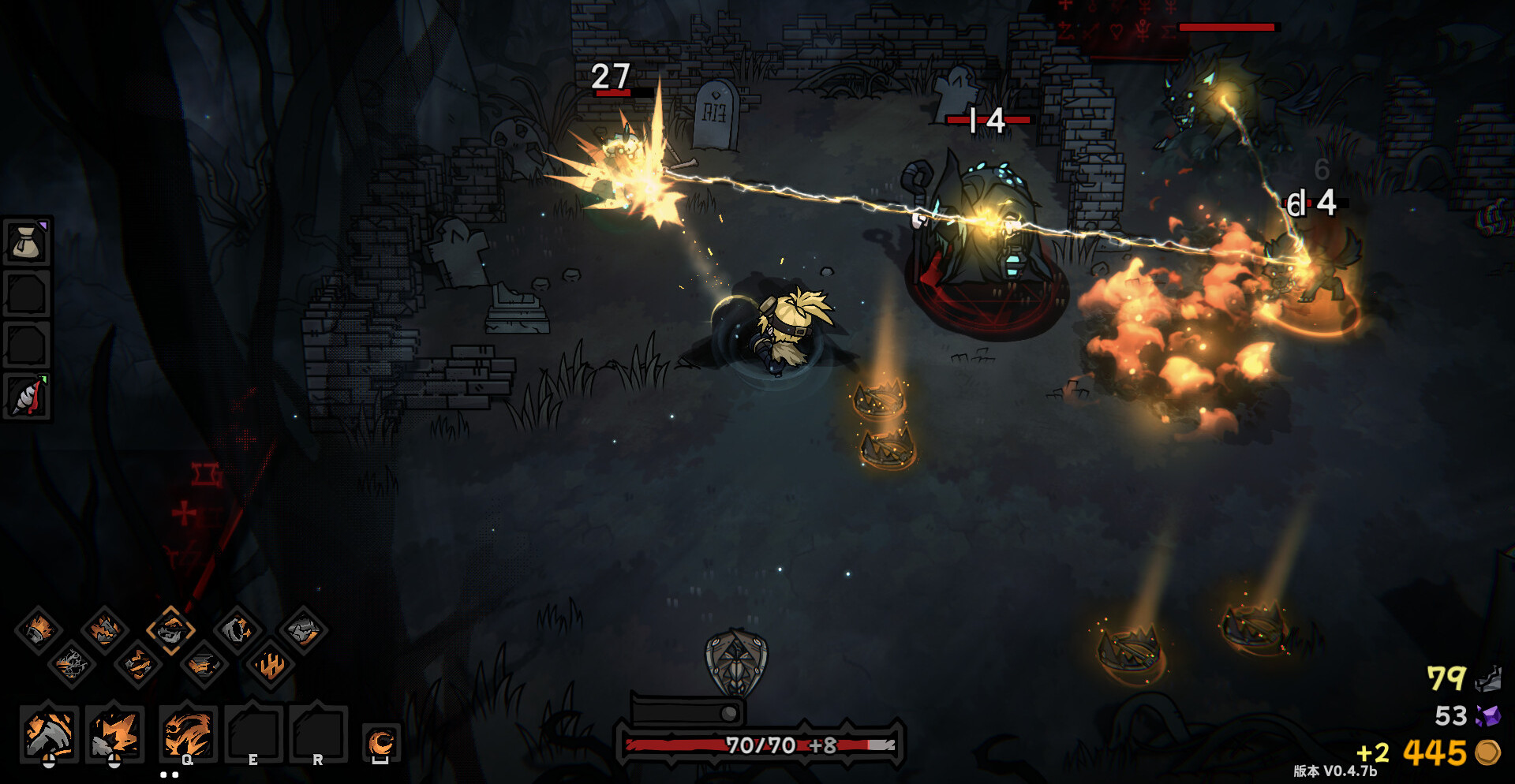This screenshot has width=1515, height=784.
Task: Activate the primary pickaxe strike skill
Action: [x=49, y=734]
